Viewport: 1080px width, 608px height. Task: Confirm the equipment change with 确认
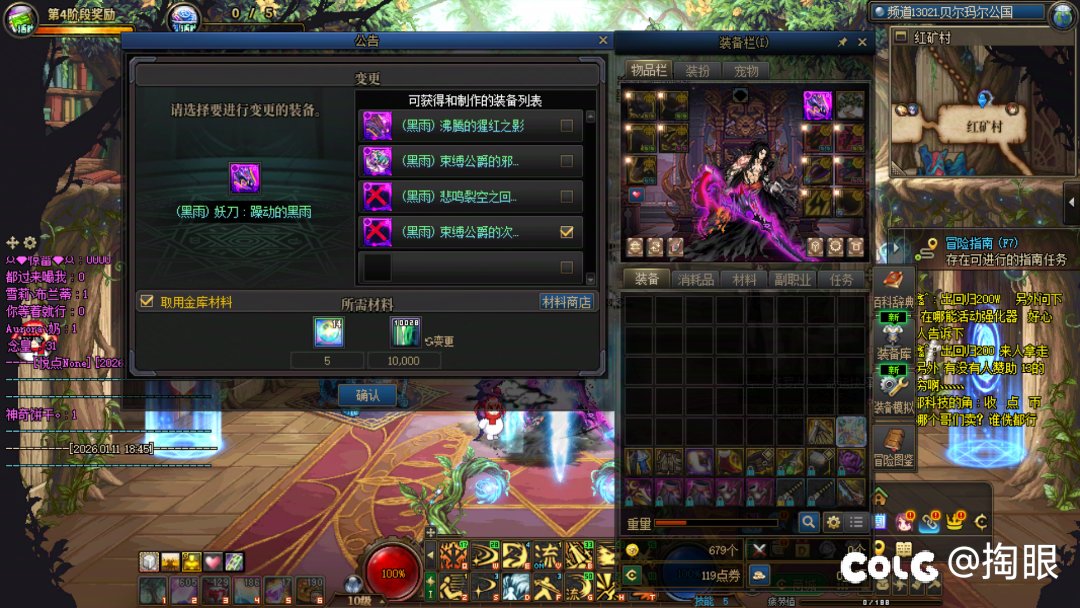pyautogui.click(x=367, y=396)
